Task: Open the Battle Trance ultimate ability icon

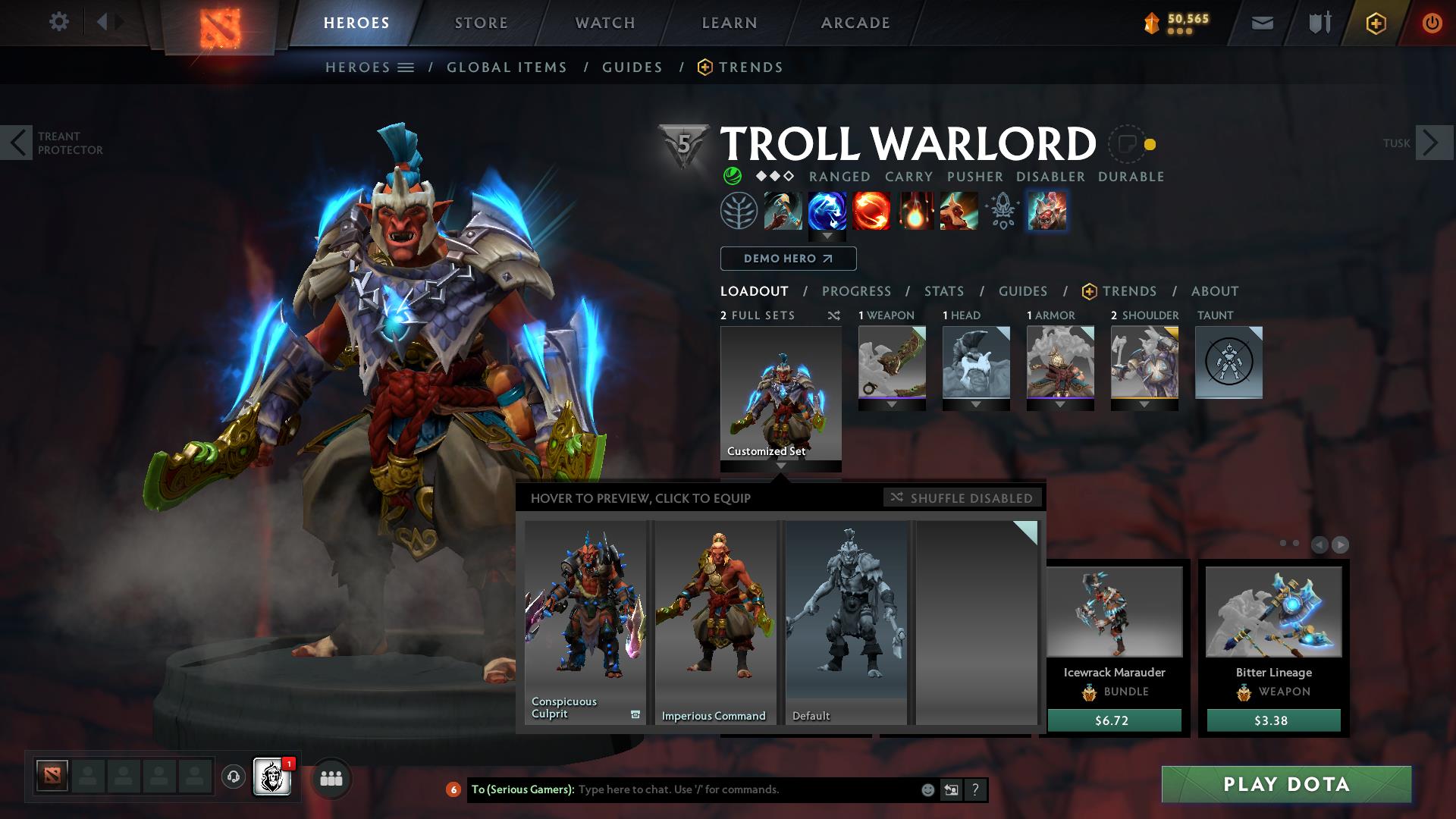Action: pyautogui.click(x=958, y=211)
